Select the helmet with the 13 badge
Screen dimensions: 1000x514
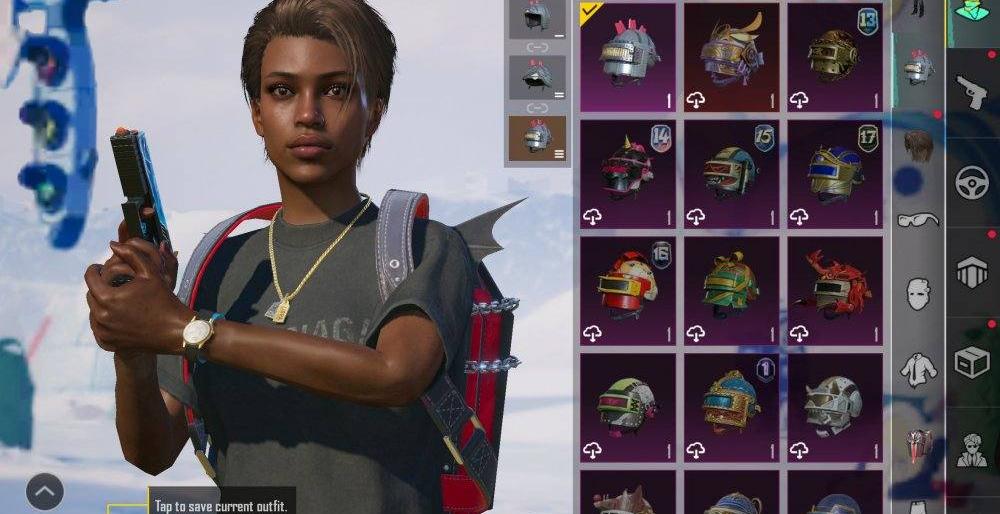tap(834, 56)
